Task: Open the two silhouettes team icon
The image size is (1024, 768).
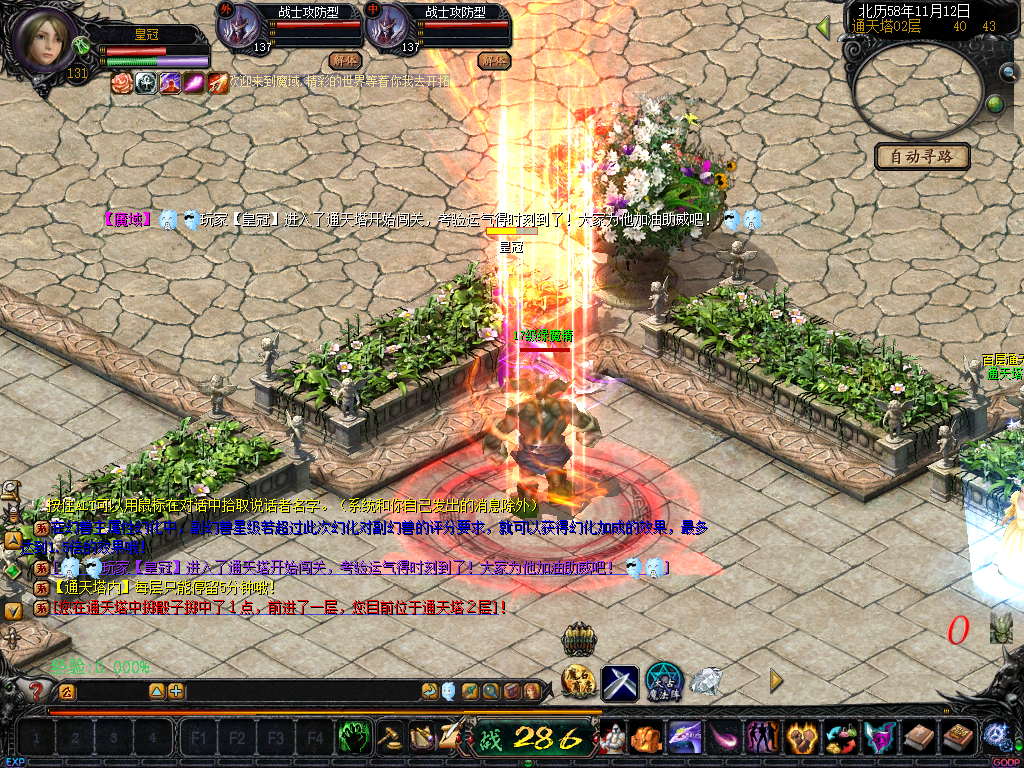Action: (762, 738)
